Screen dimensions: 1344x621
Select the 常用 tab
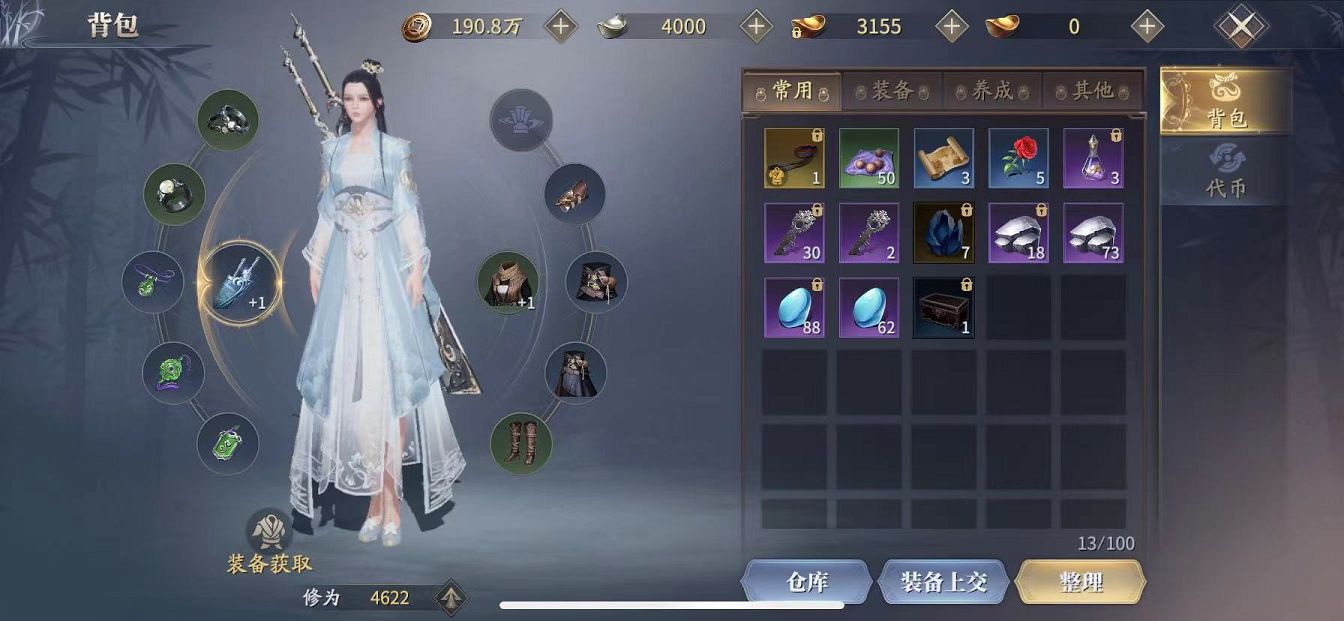792,91
